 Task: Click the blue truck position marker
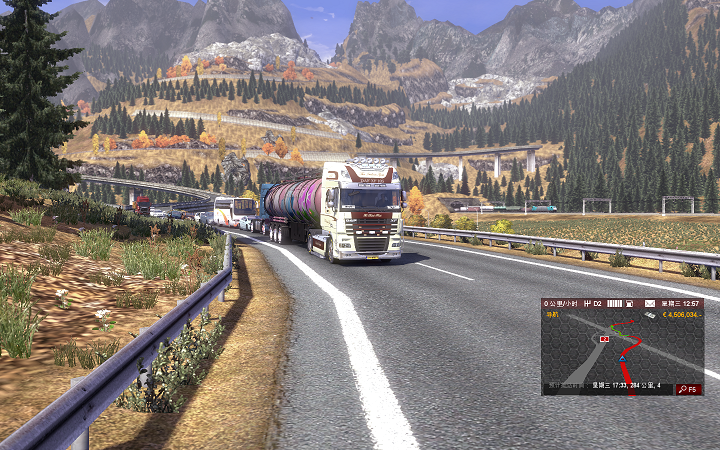coord(623,356)
